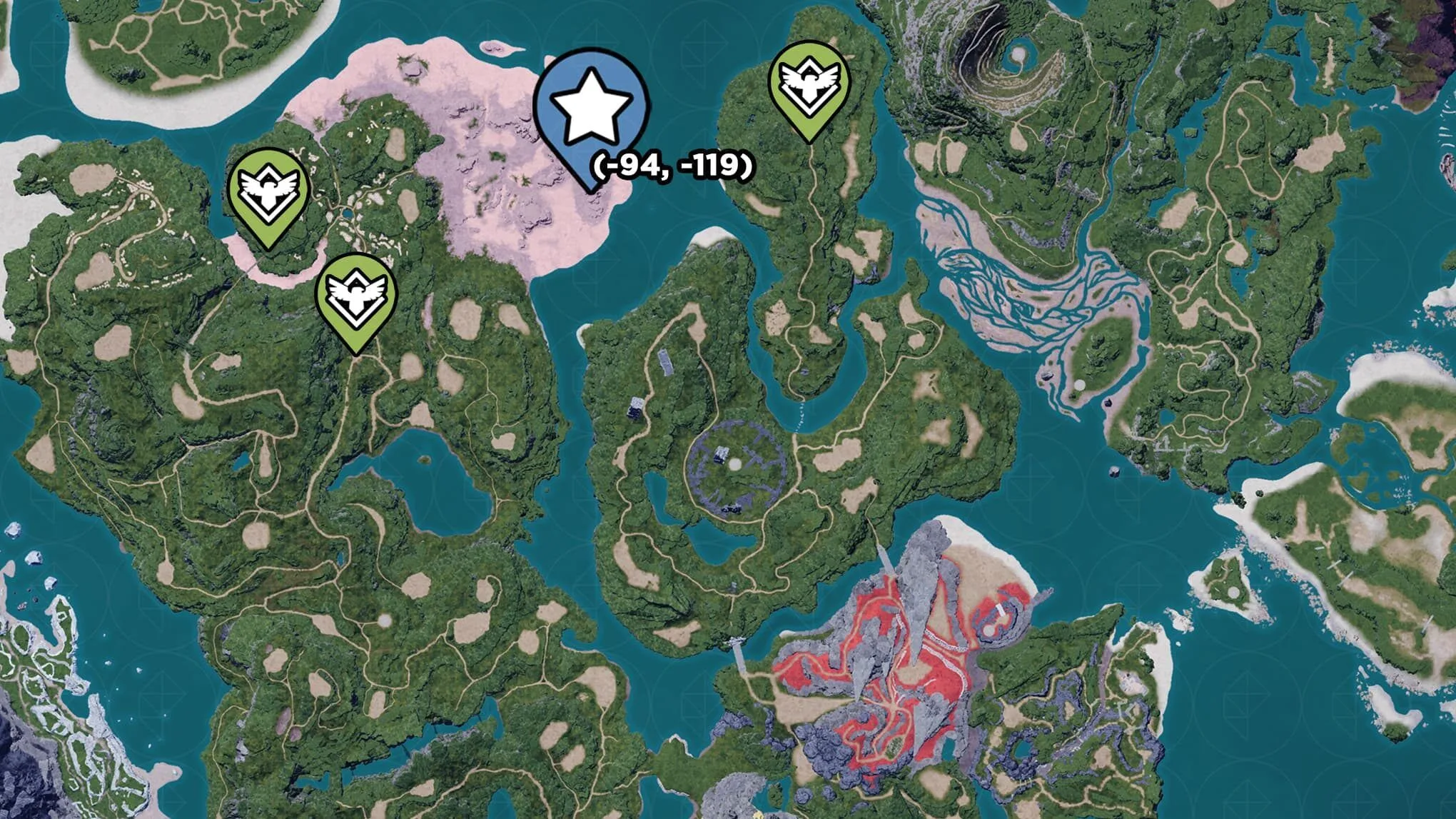
Task: Select the blue star map marker
Action: click(591, 107)
